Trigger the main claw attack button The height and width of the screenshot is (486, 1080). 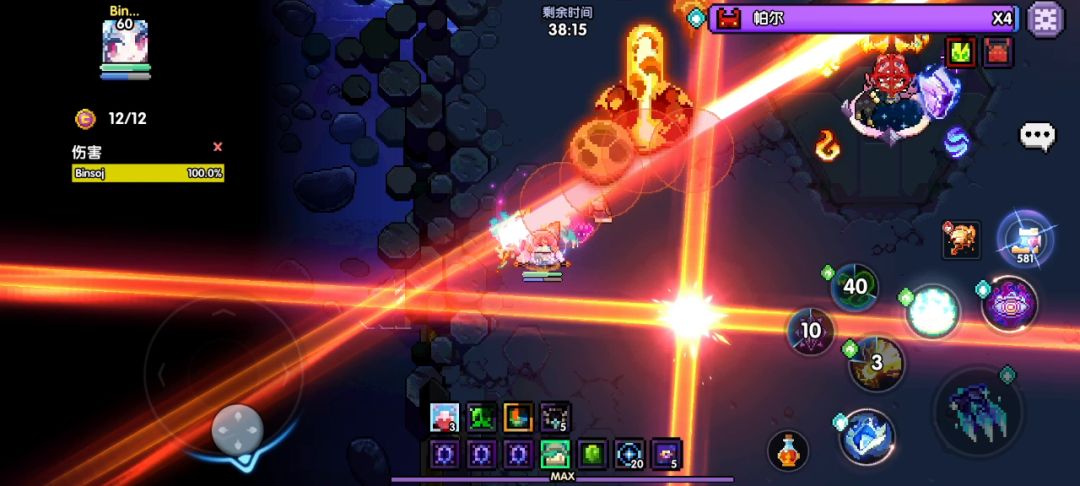coord(977,410)
